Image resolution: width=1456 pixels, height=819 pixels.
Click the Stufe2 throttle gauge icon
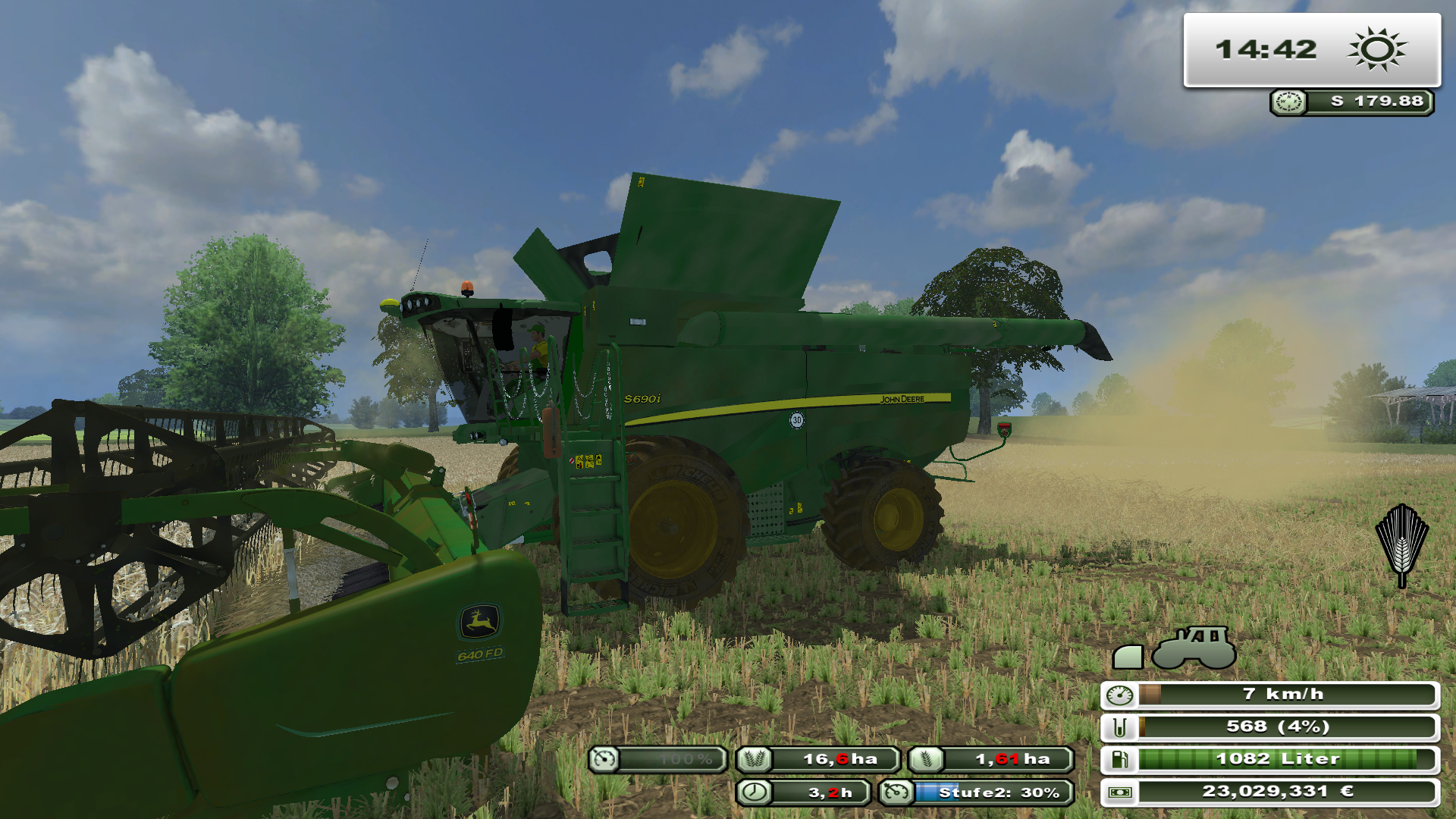coord(896,792)
